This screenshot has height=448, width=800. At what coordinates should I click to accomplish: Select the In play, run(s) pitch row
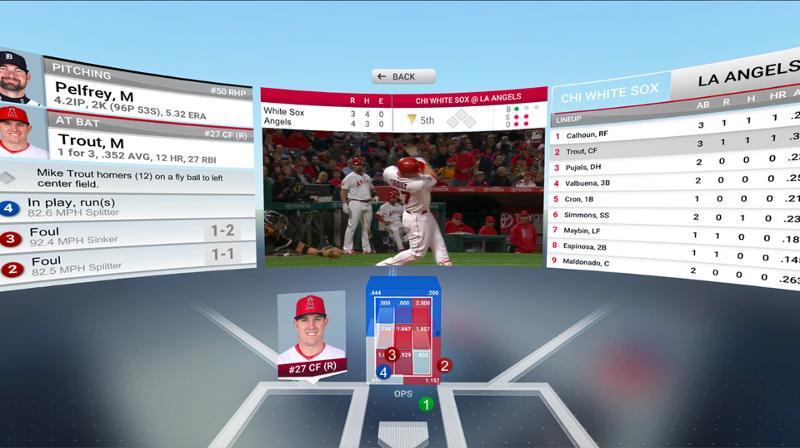(x=120, y=209)
